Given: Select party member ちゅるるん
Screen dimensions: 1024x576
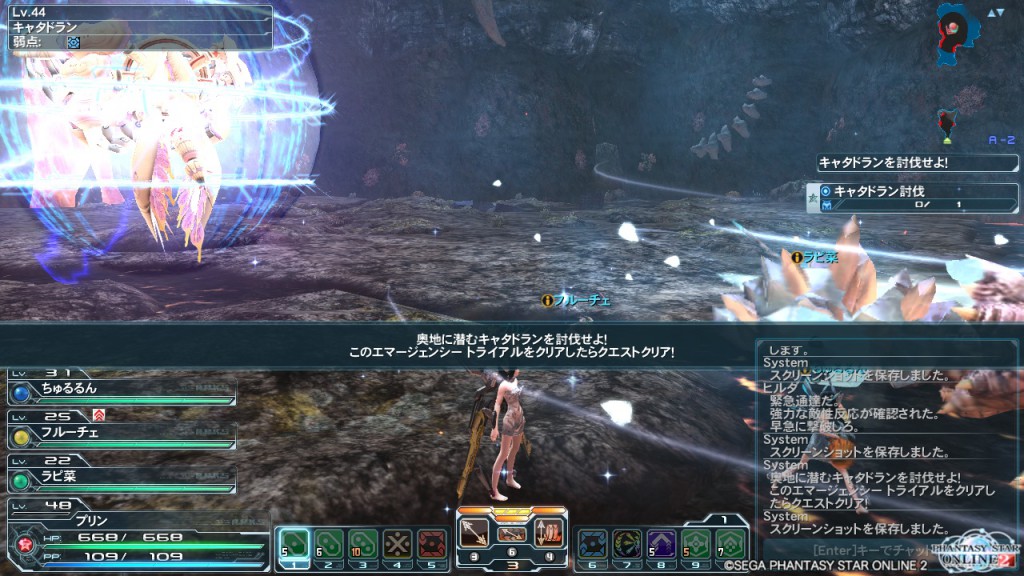Looking at the screenshot, I should pyautogui.click(x=120, y=388).
